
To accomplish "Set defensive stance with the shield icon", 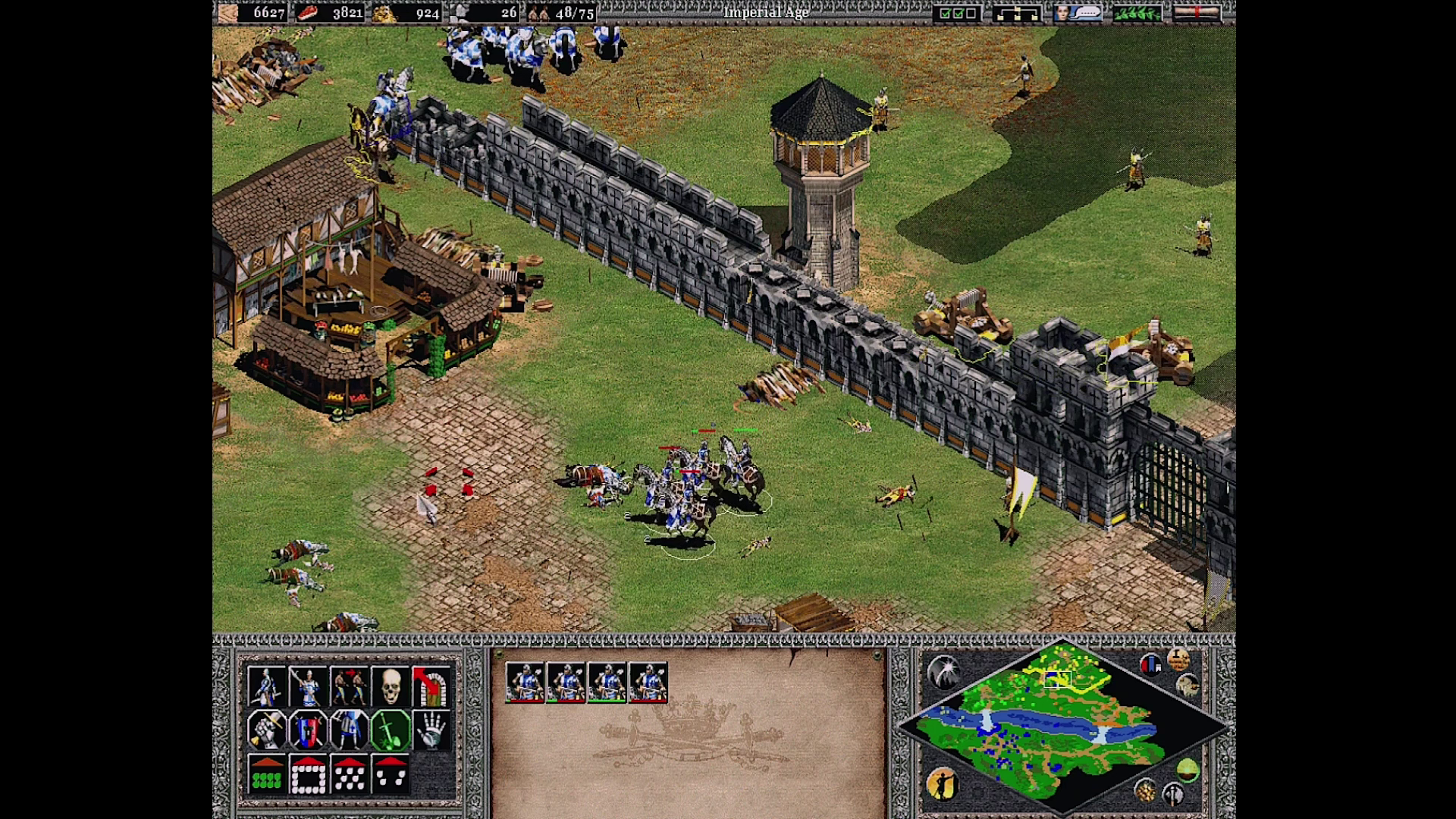I will pos(308,730).
